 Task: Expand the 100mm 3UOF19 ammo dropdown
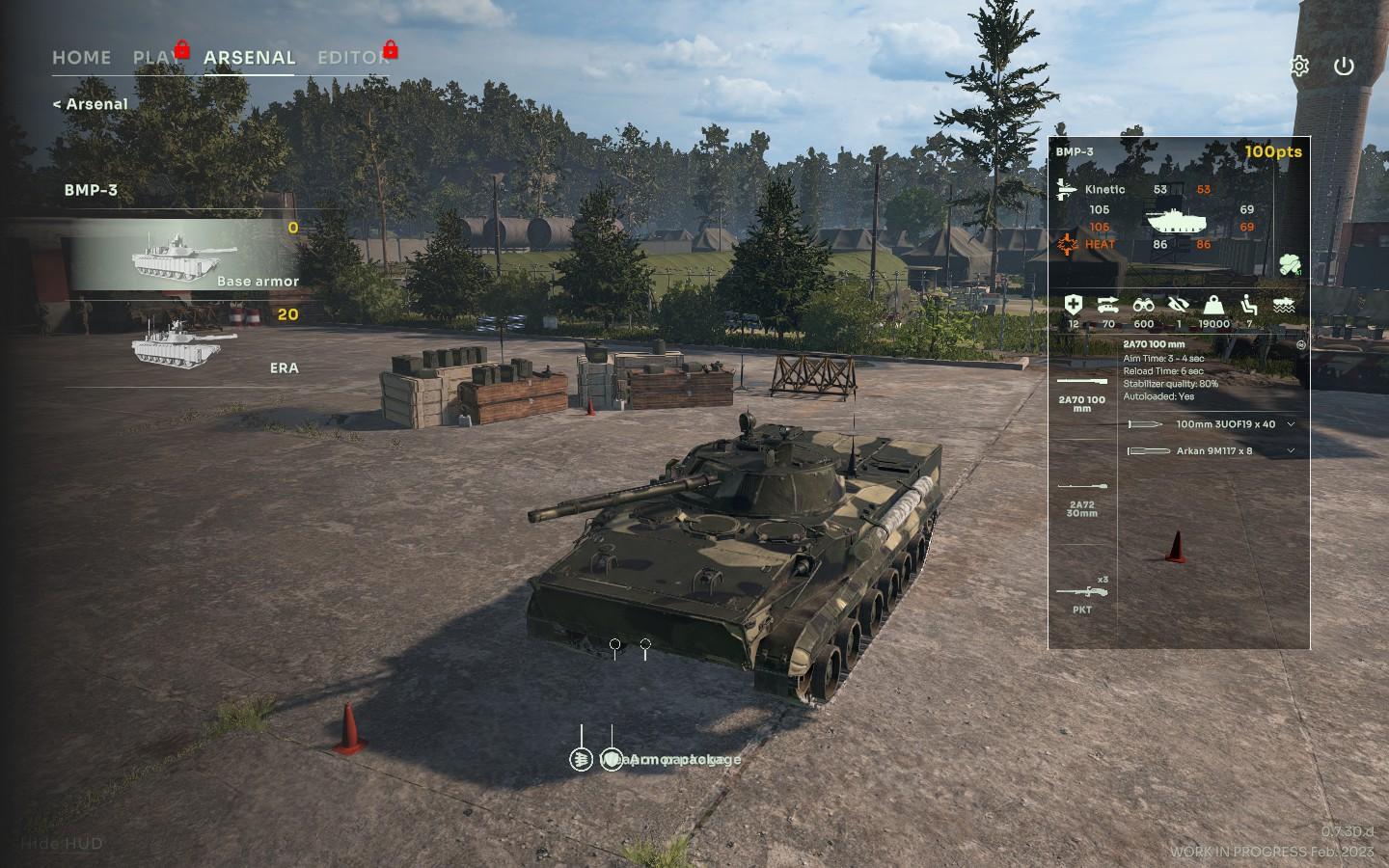coord(1291,424)
